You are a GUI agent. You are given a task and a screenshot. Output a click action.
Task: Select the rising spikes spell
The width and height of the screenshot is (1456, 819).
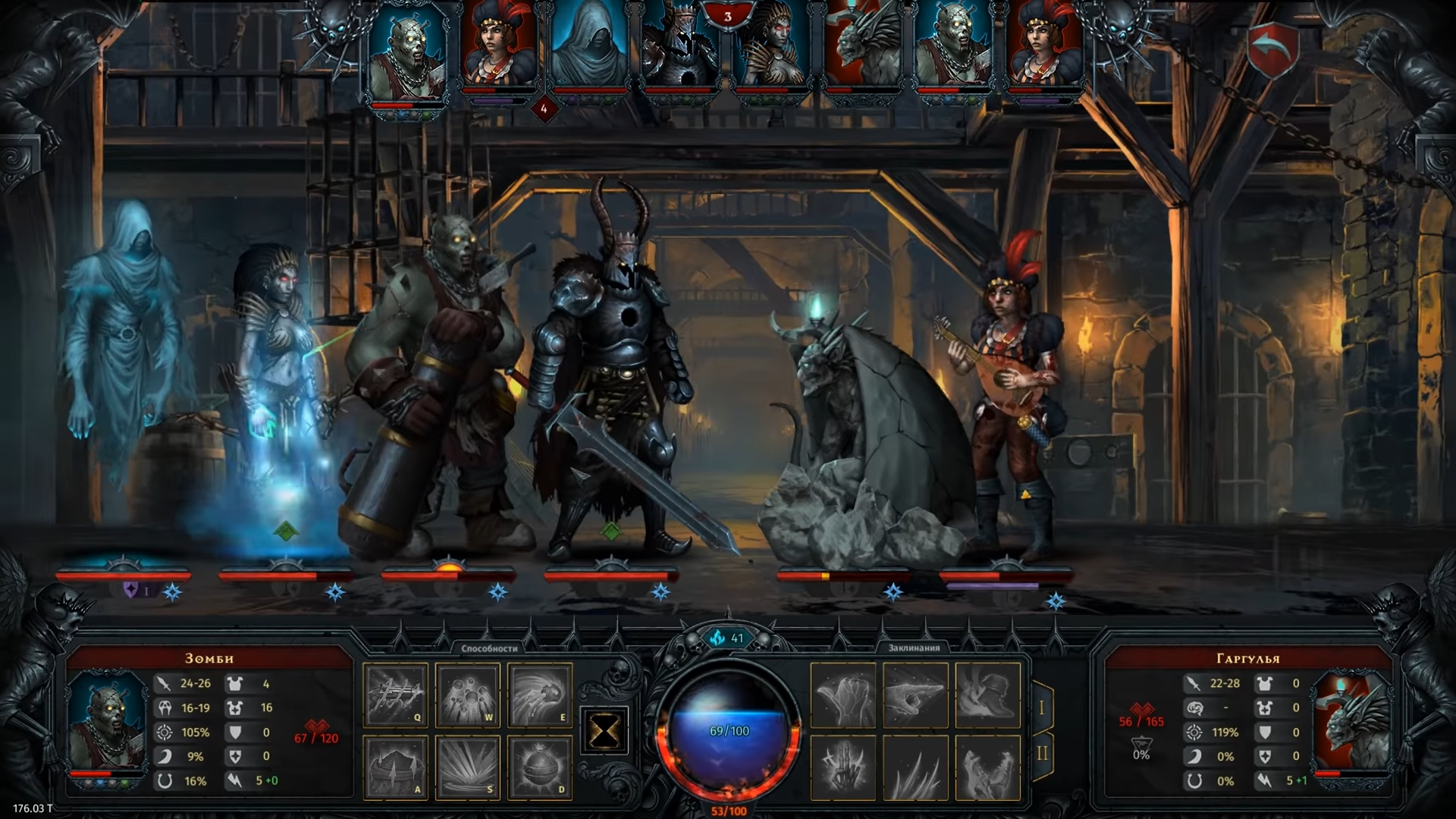[x=915, y=767]
